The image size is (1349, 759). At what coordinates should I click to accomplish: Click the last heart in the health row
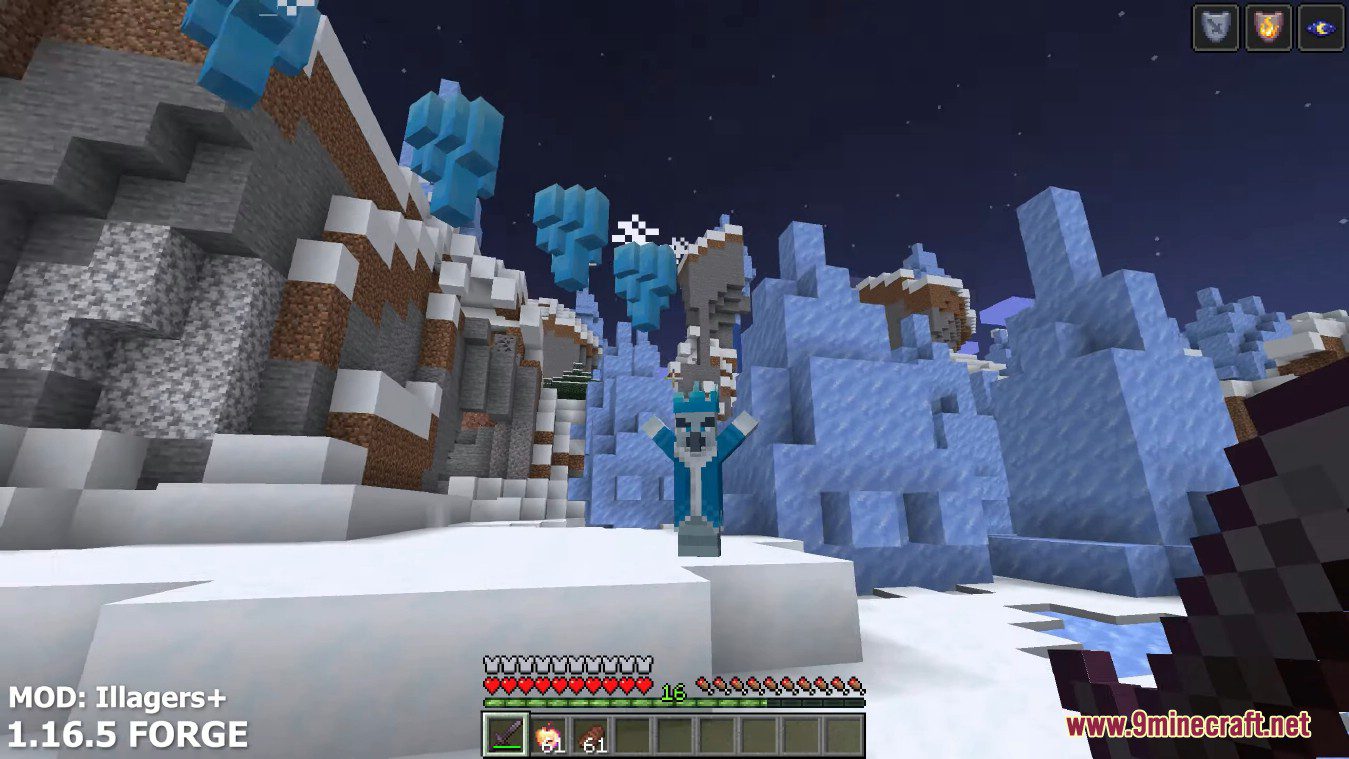coord(644,684)
